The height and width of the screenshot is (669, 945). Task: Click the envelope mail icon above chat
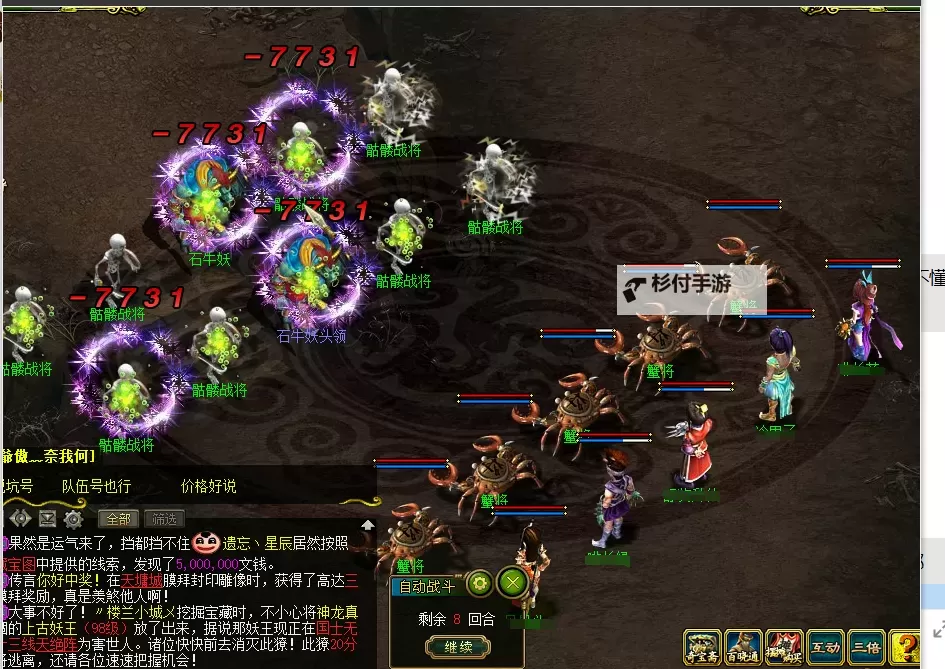click(x=47, y=519)
